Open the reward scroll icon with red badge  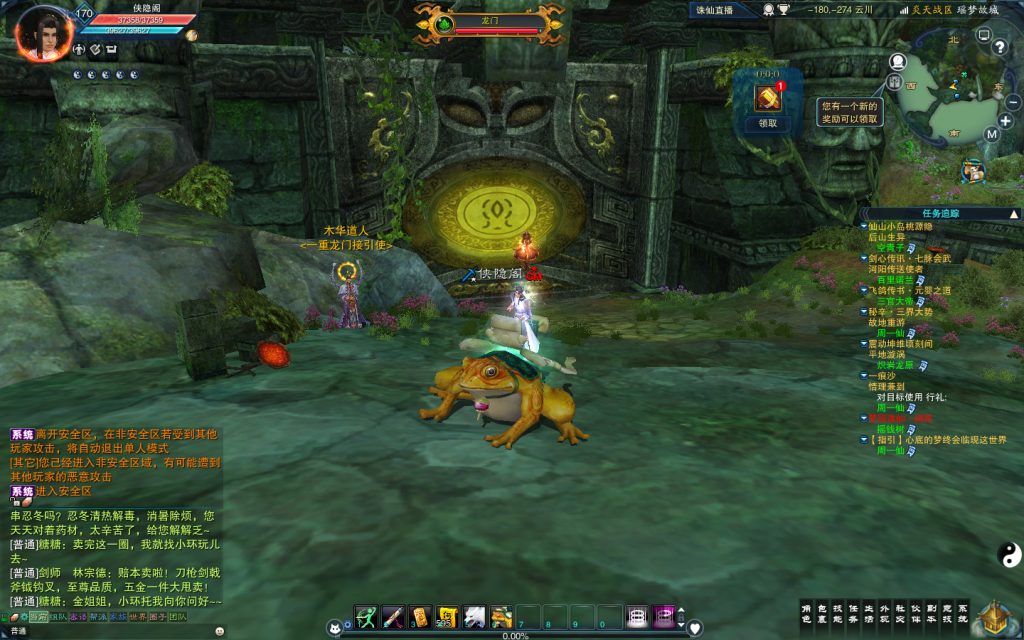tap(768, 98)
